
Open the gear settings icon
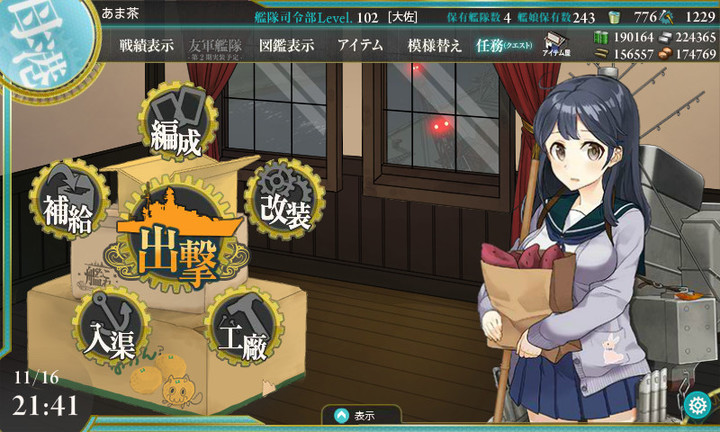[699, 406]
